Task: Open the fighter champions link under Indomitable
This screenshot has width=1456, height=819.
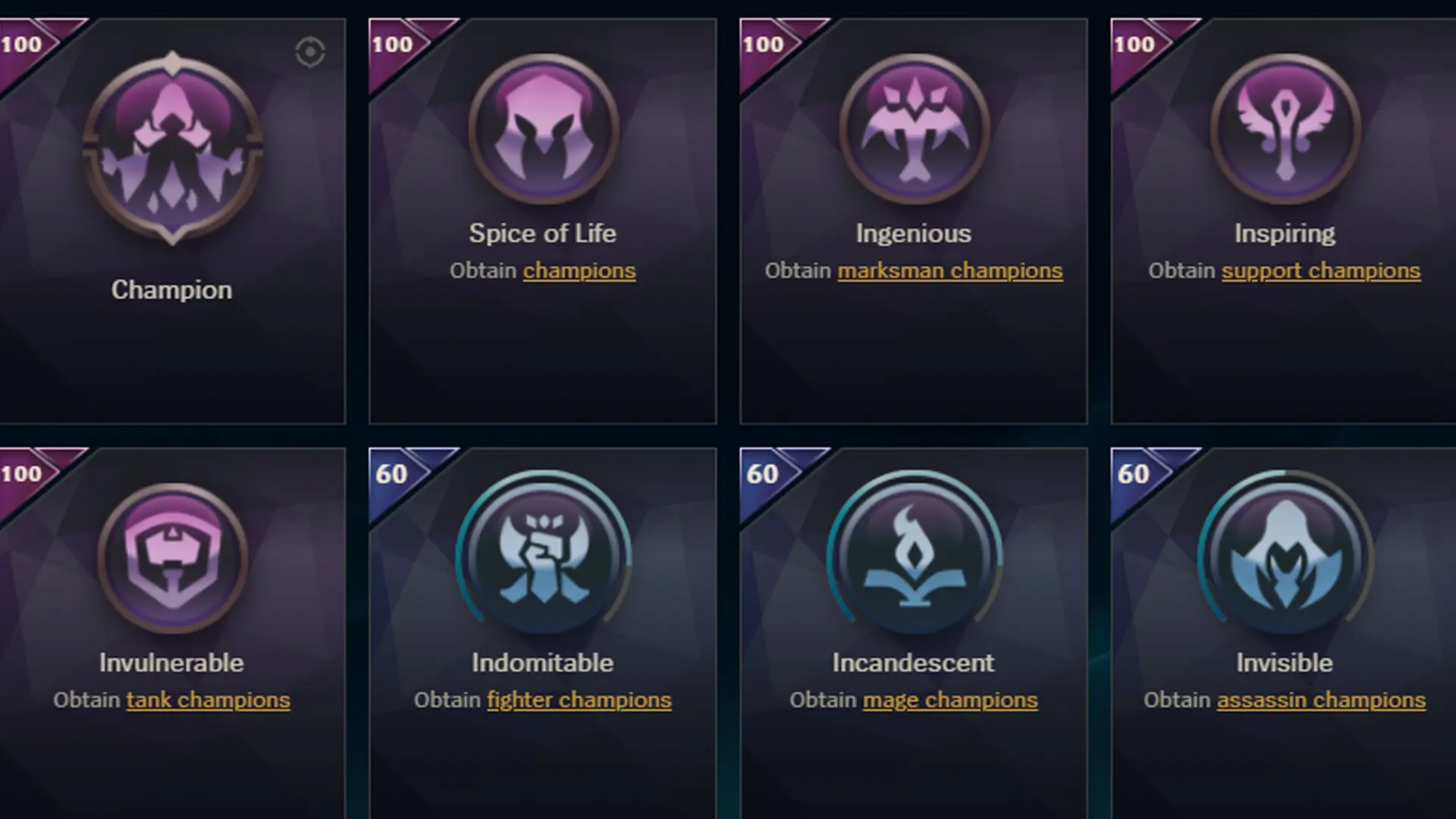Action: [579, 700]
